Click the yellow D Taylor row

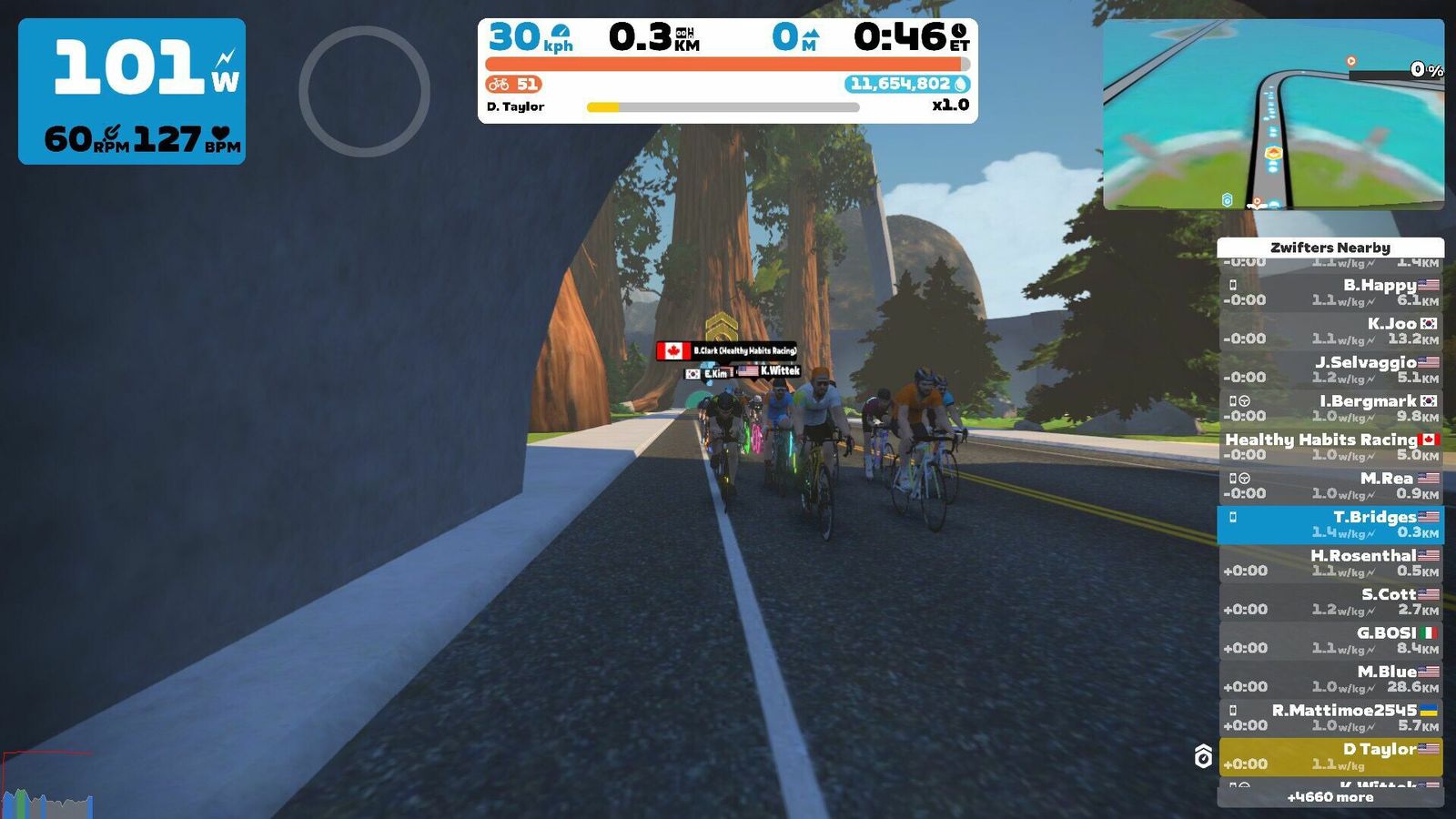coord(1330,756)
